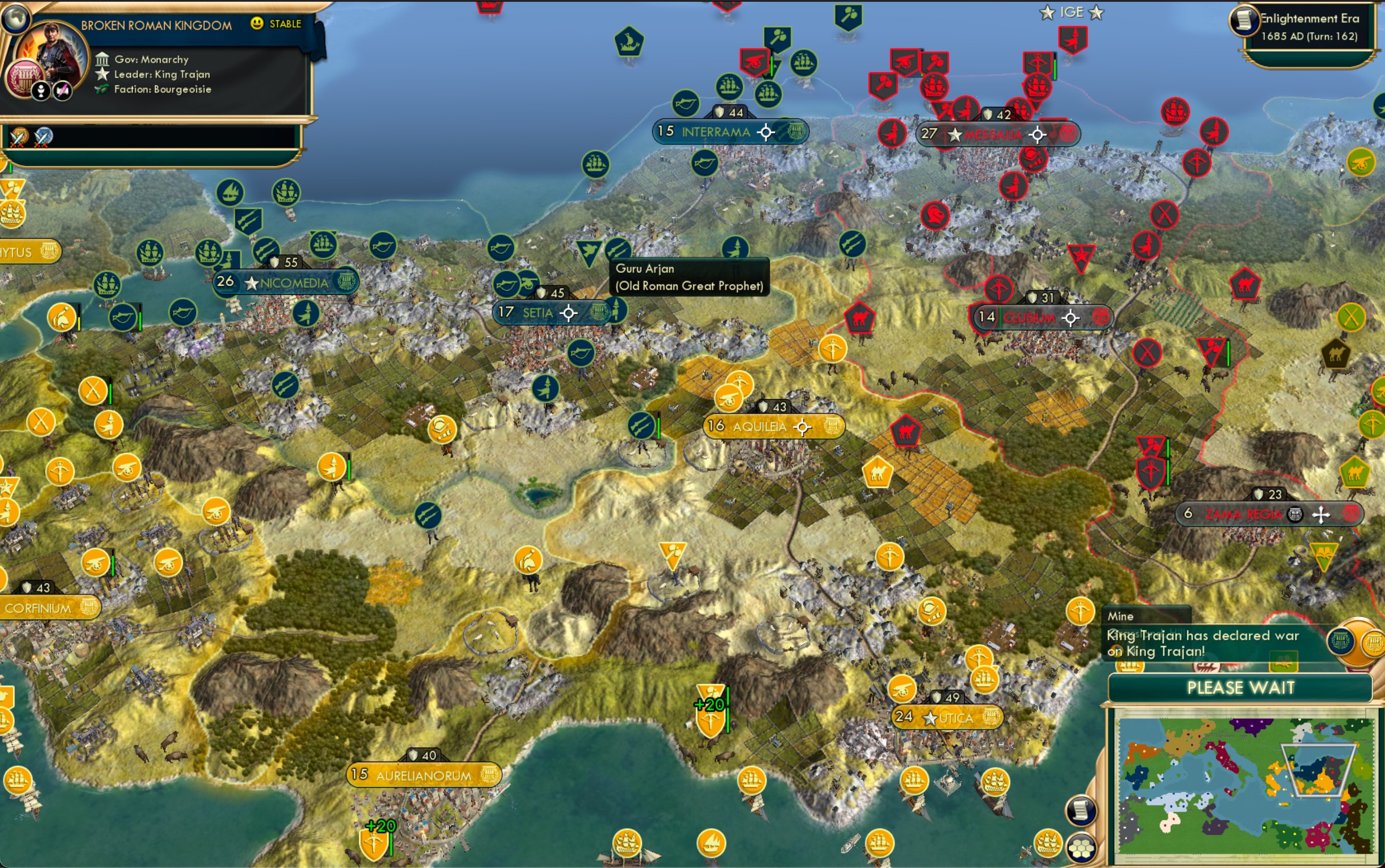Screen dimensions: 1385x868
Task: Click the Broken Roman Kingdom title bar
Action: pos(156,25)
